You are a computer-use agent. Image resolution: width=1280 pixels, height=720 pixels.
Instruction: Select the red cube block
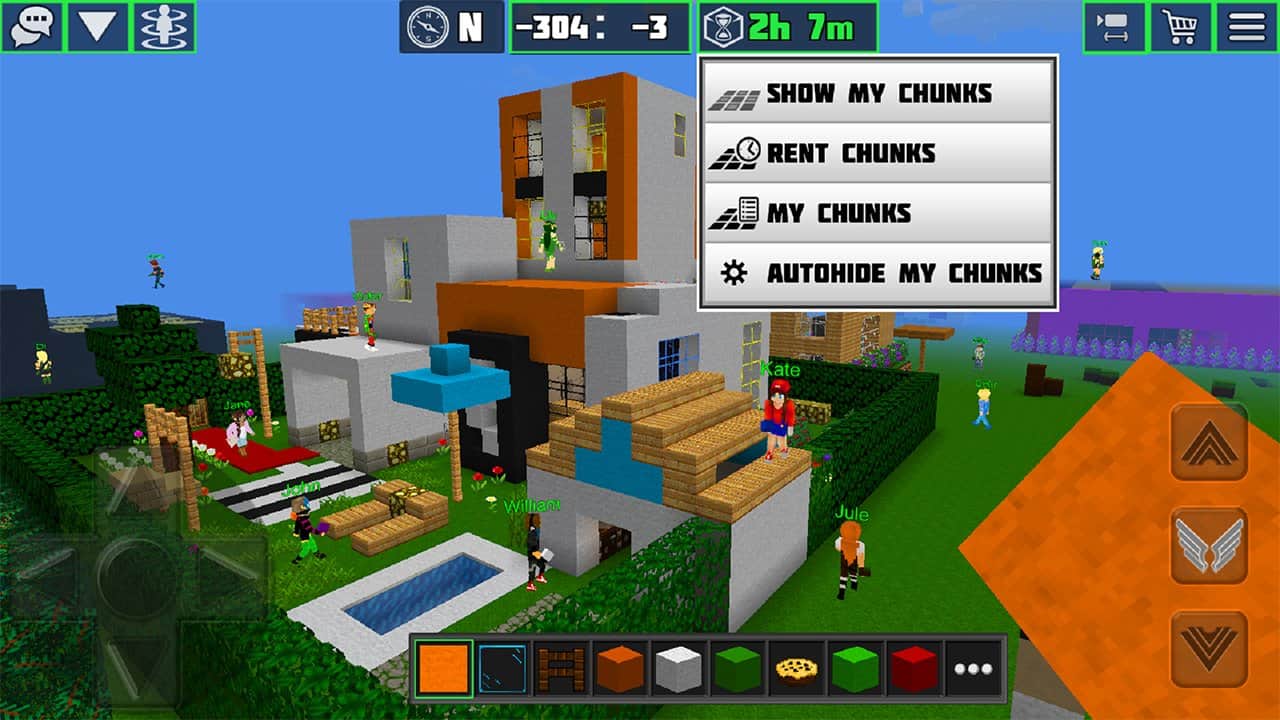915,668
